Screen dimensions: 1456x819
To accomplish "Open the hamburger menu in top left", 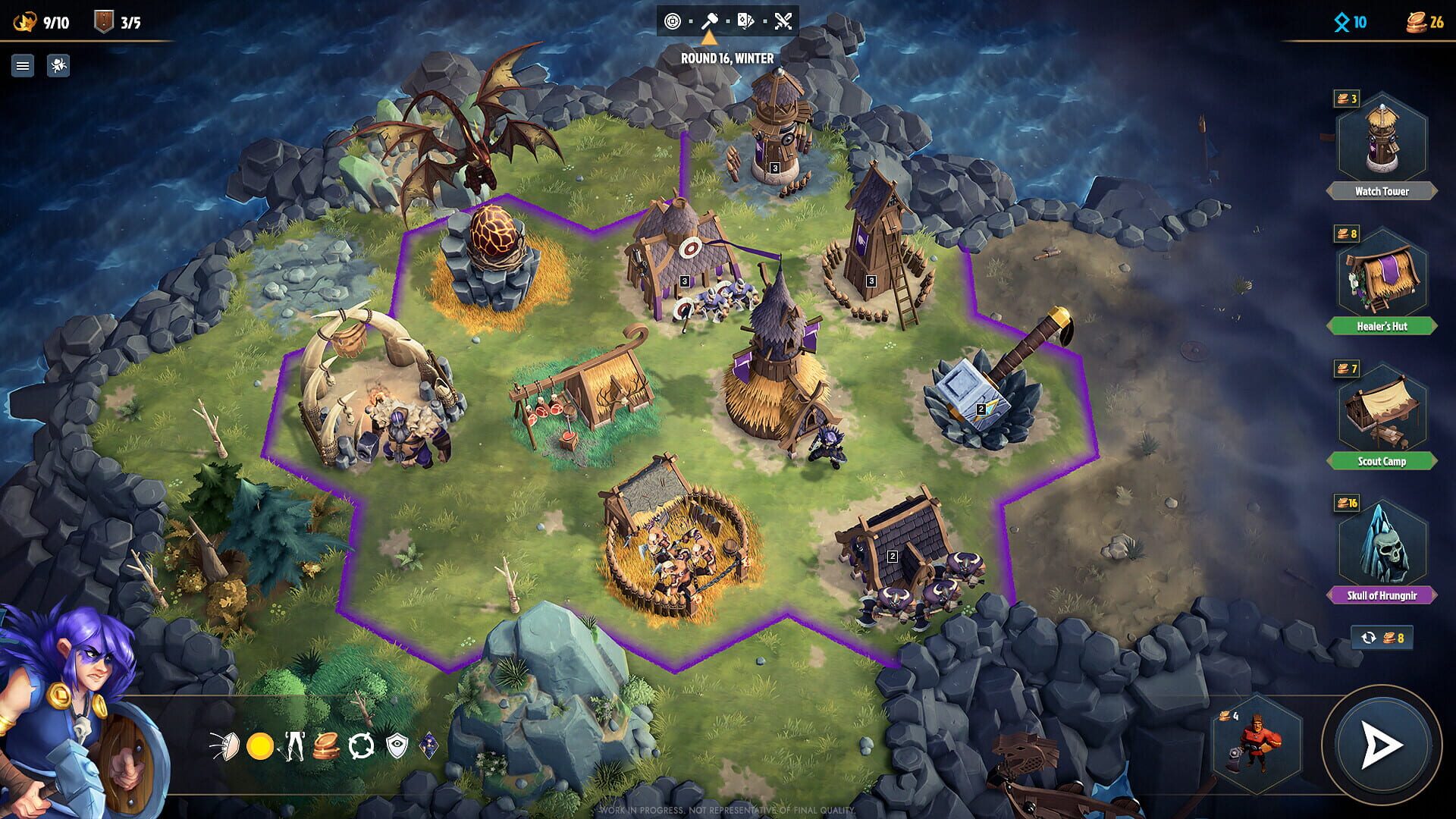I will click(24, 66).
